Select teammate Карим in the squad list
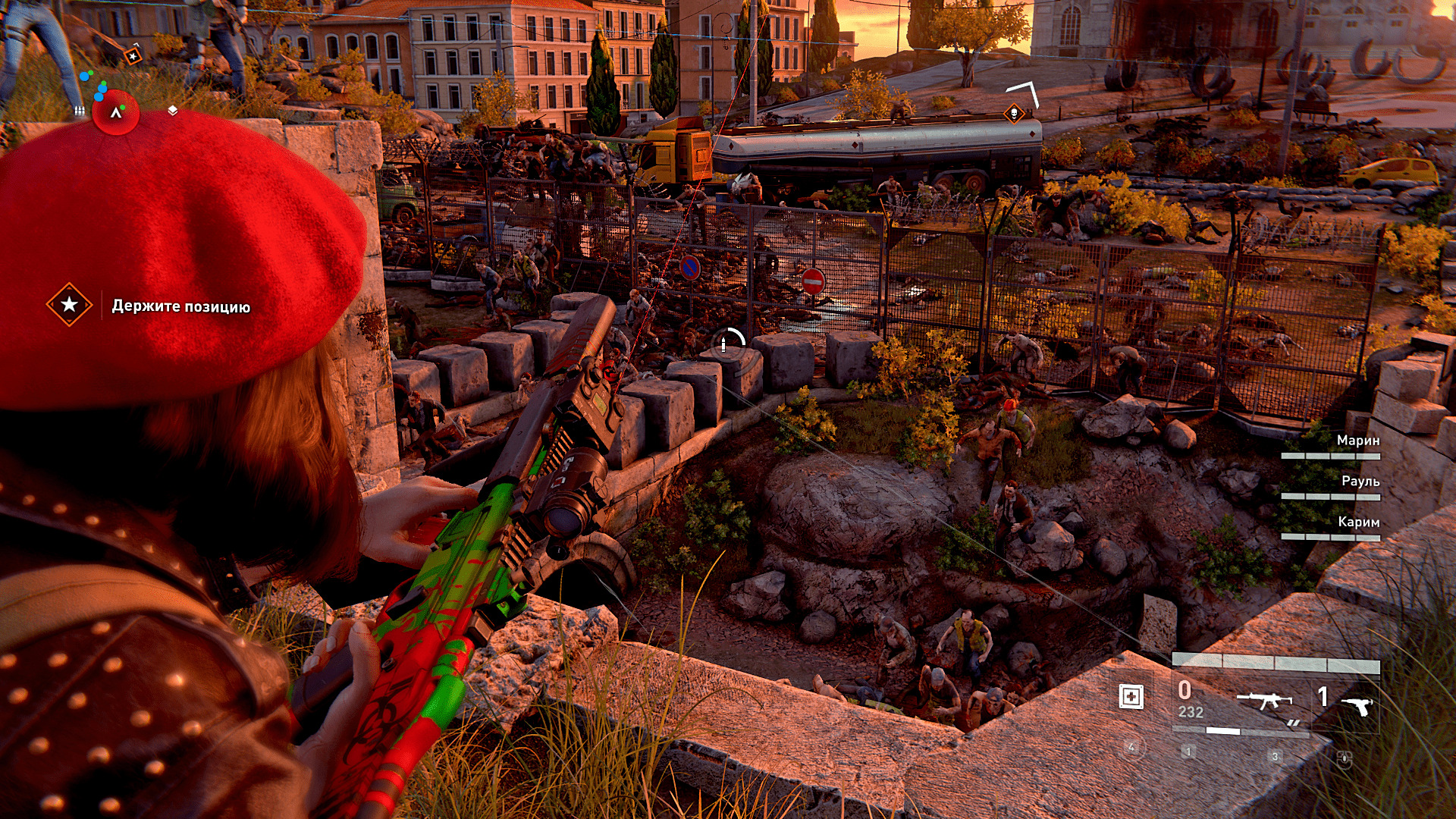This screenshot has width=1456, height=819. tap(1358, 522)
